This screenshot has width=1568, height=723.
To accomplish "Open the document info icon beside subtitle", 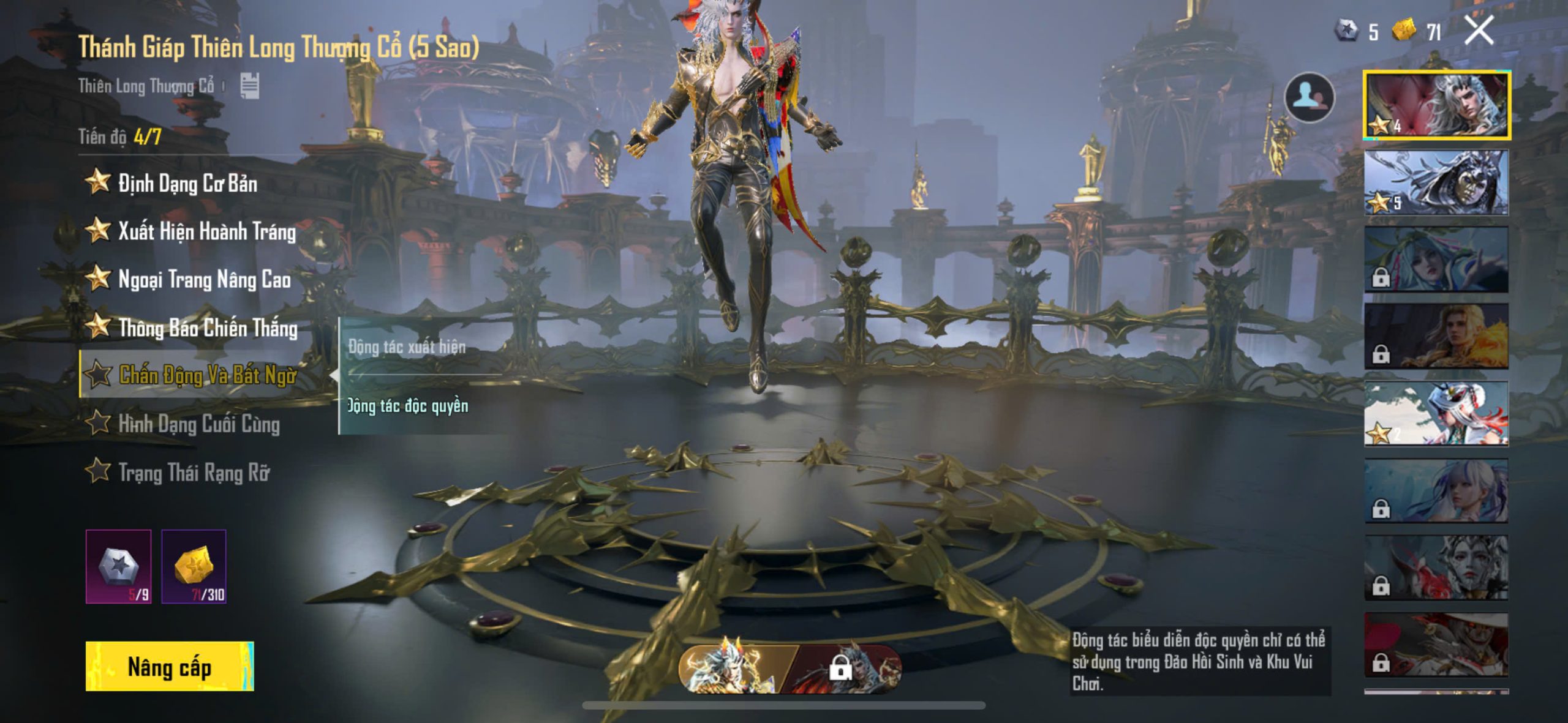I will [x=249, y=86].
